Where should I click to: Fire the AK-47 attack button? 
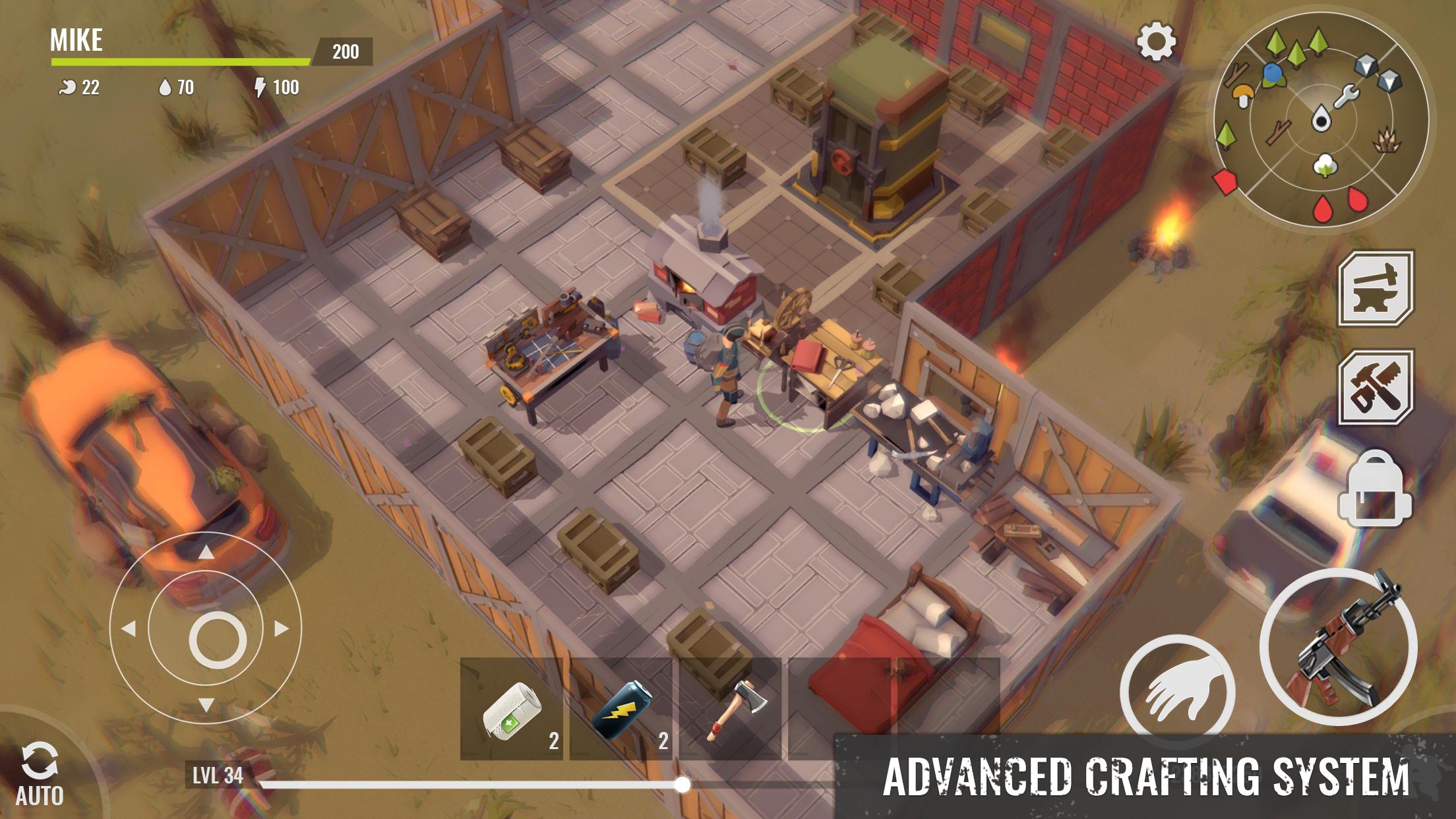pos(1339,648)
